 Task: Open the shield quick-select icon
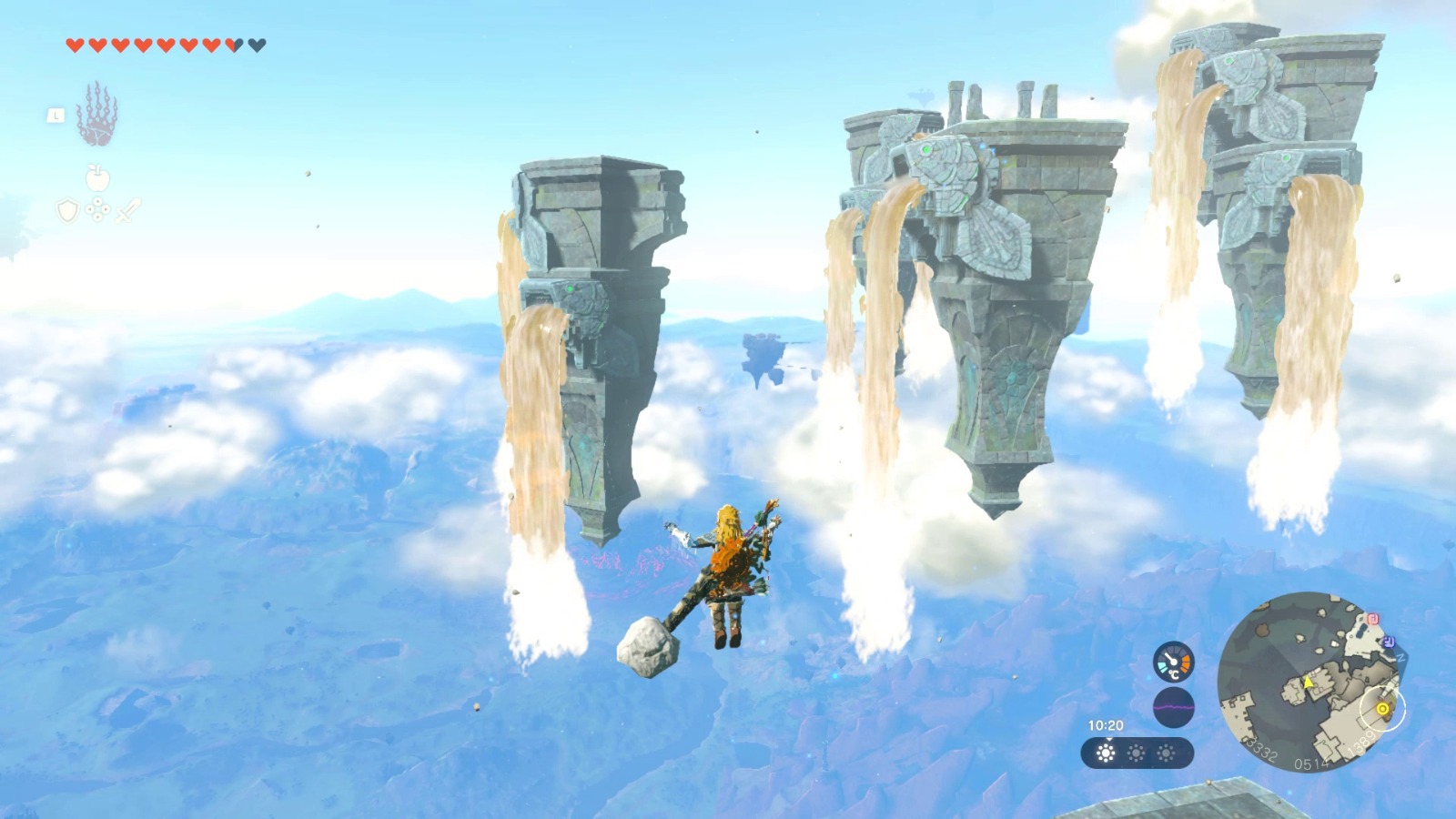[68, 211]
